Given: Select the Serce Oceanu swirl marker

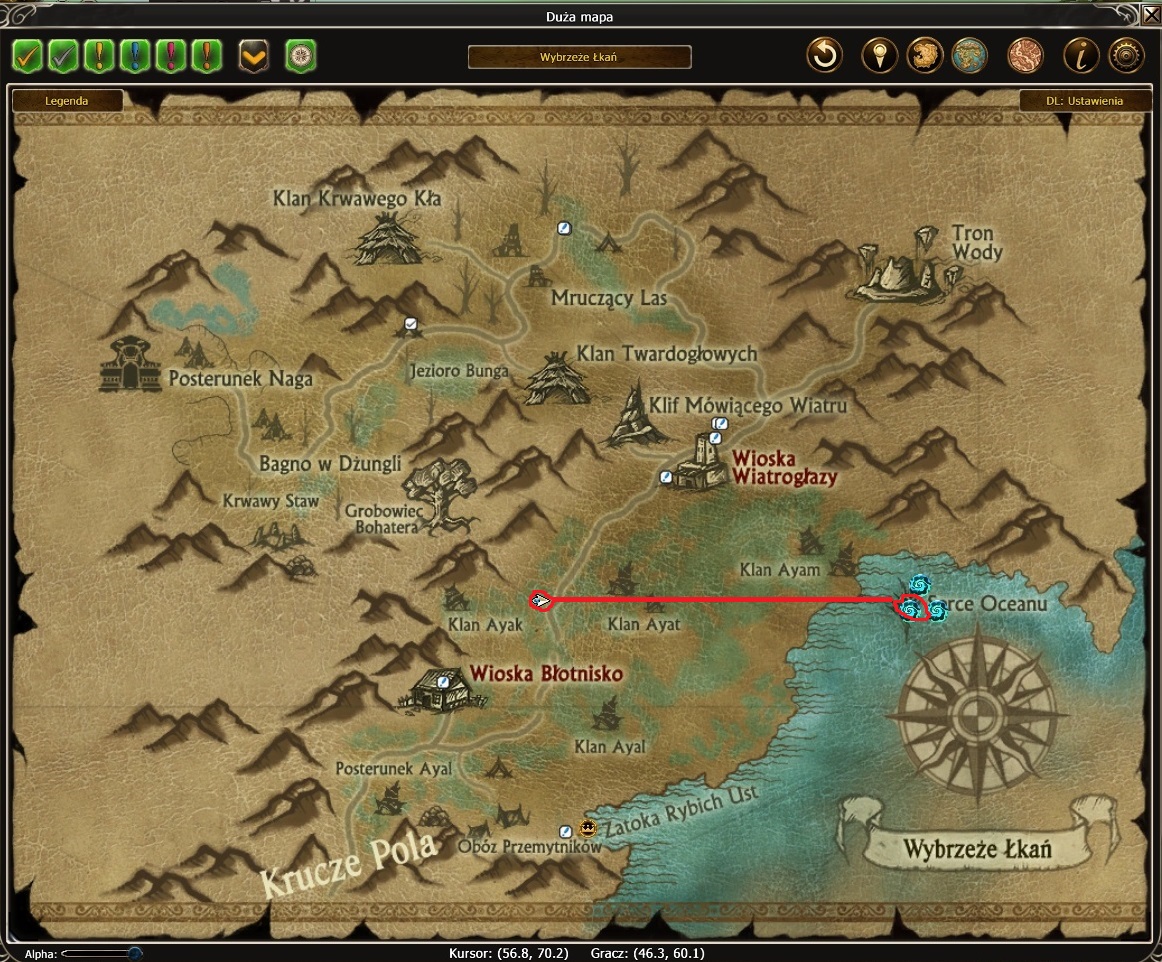Looking at the screenshot, I should pos(911,607).
